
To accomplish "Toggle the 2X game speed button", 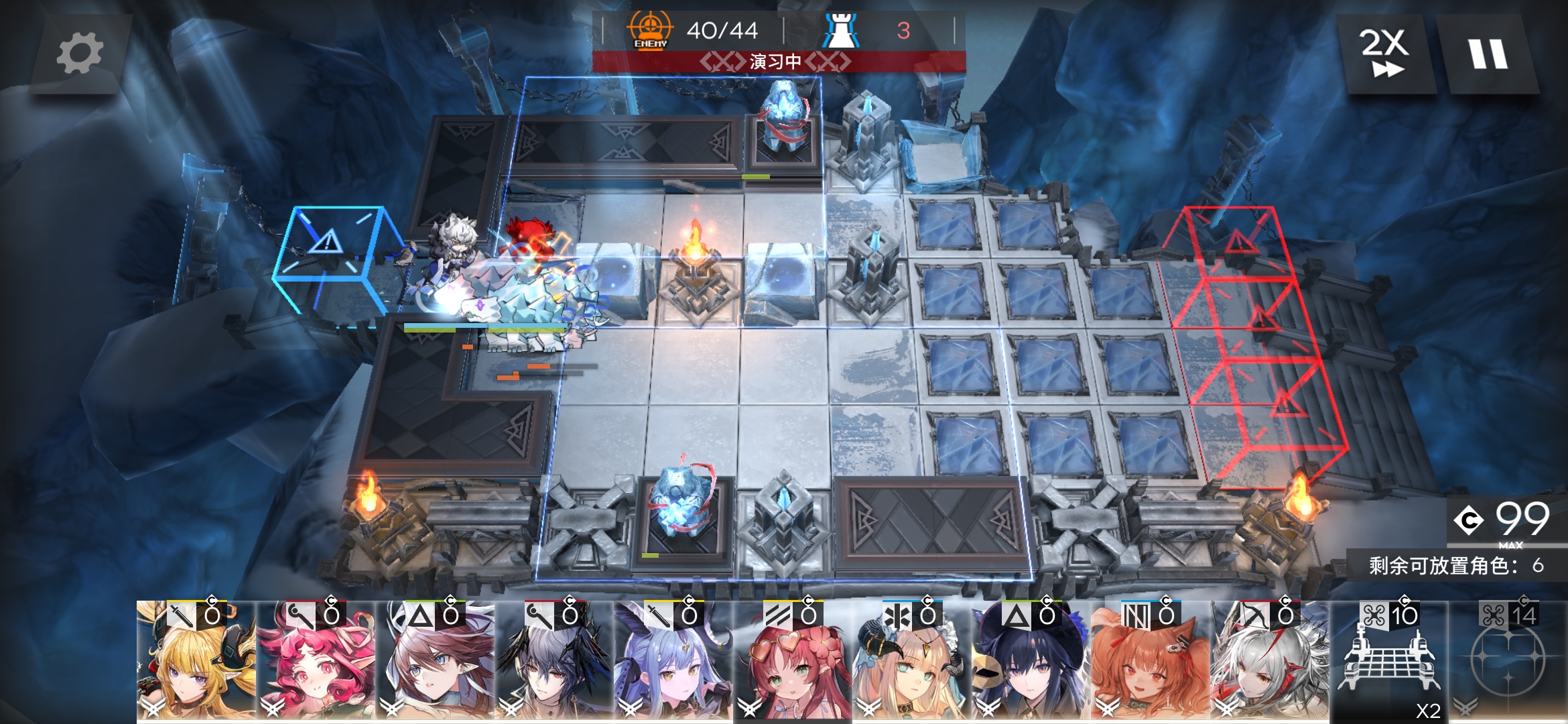I will [x=1384, y=54].
